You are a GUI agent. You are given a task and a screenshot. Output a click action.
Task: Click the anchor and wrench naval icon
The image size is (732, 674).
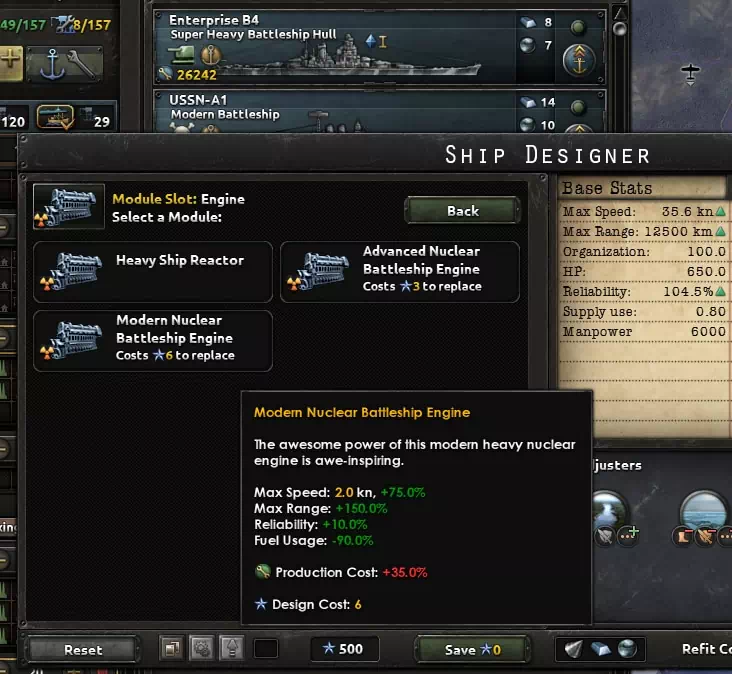pyautogui.click(x=66, y=64)
